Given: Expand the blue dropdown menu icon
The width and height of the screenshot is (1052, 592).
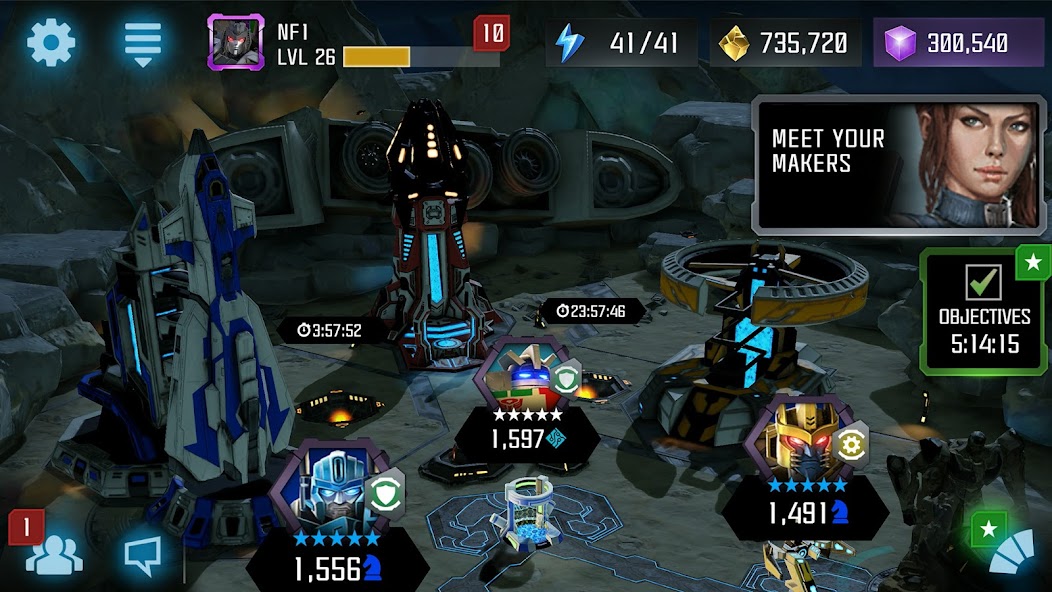Looking at the screenshot, I should [x=143, y=43].
